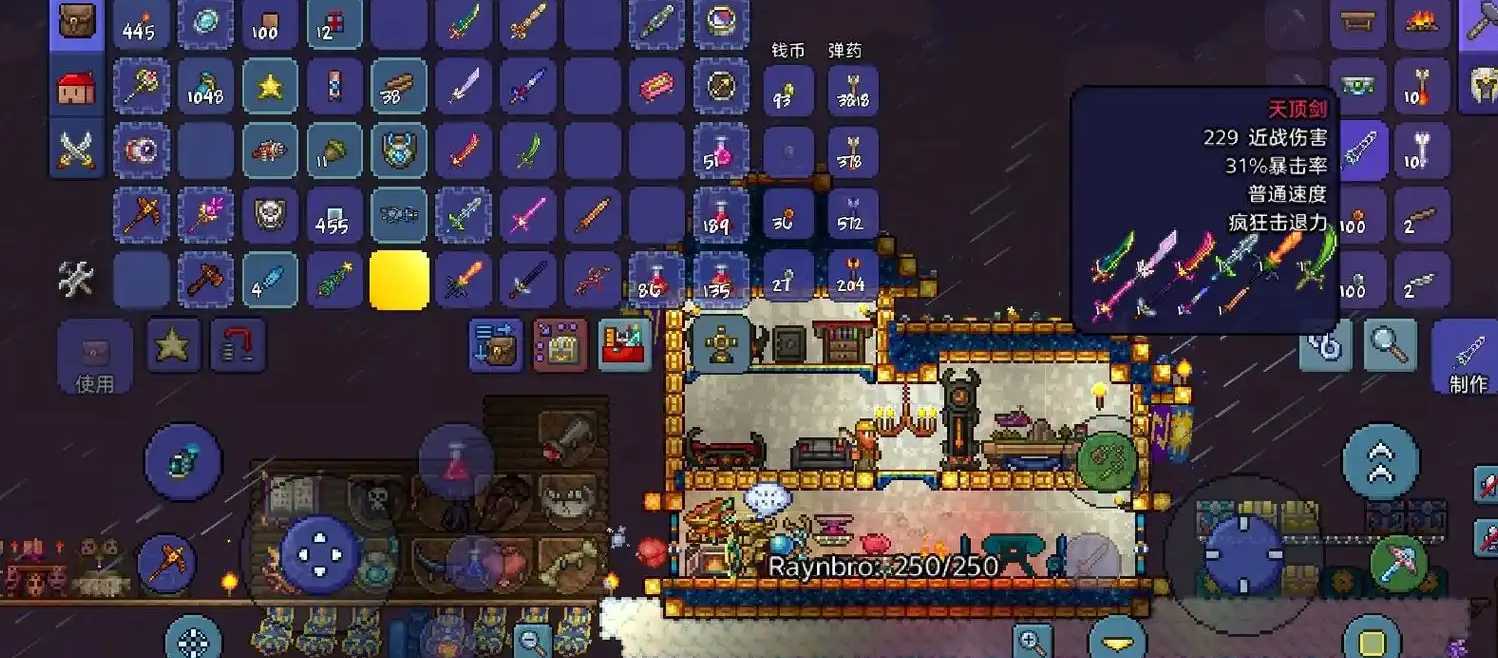Viewport: 1498px width, 658px height.
Task: Select the Fallen Star inventory slot
Action: [x=269, y=87]
